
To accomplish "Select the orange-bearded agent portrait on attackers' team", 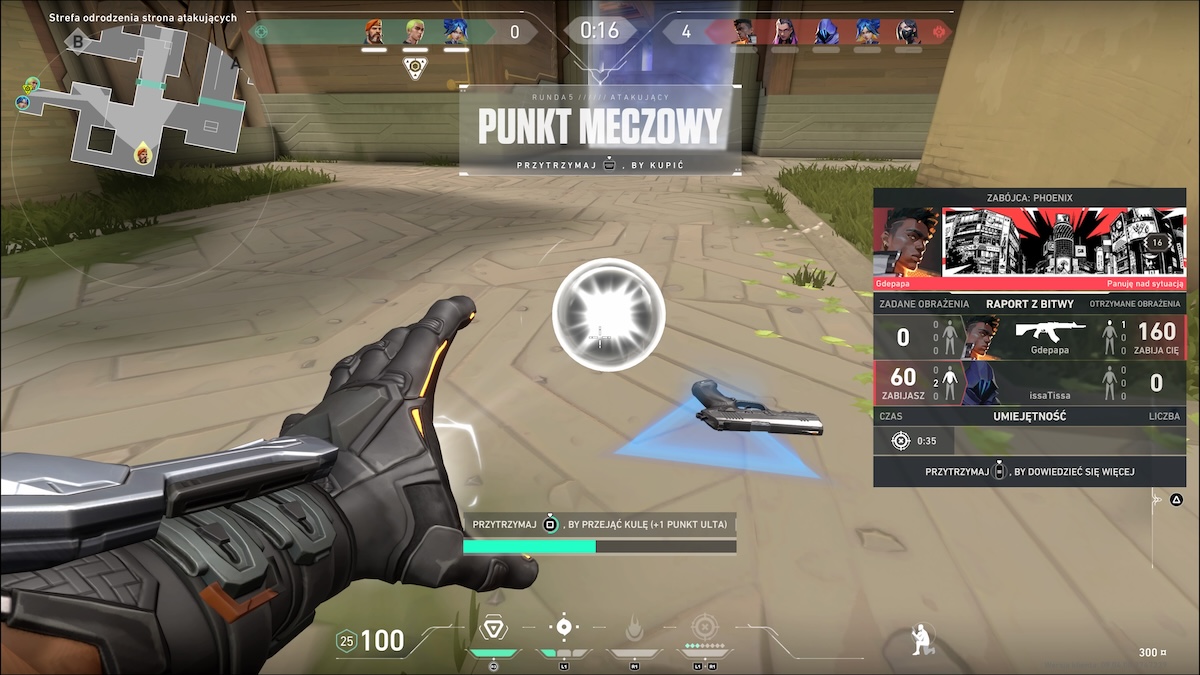I will tap(374, 32).
